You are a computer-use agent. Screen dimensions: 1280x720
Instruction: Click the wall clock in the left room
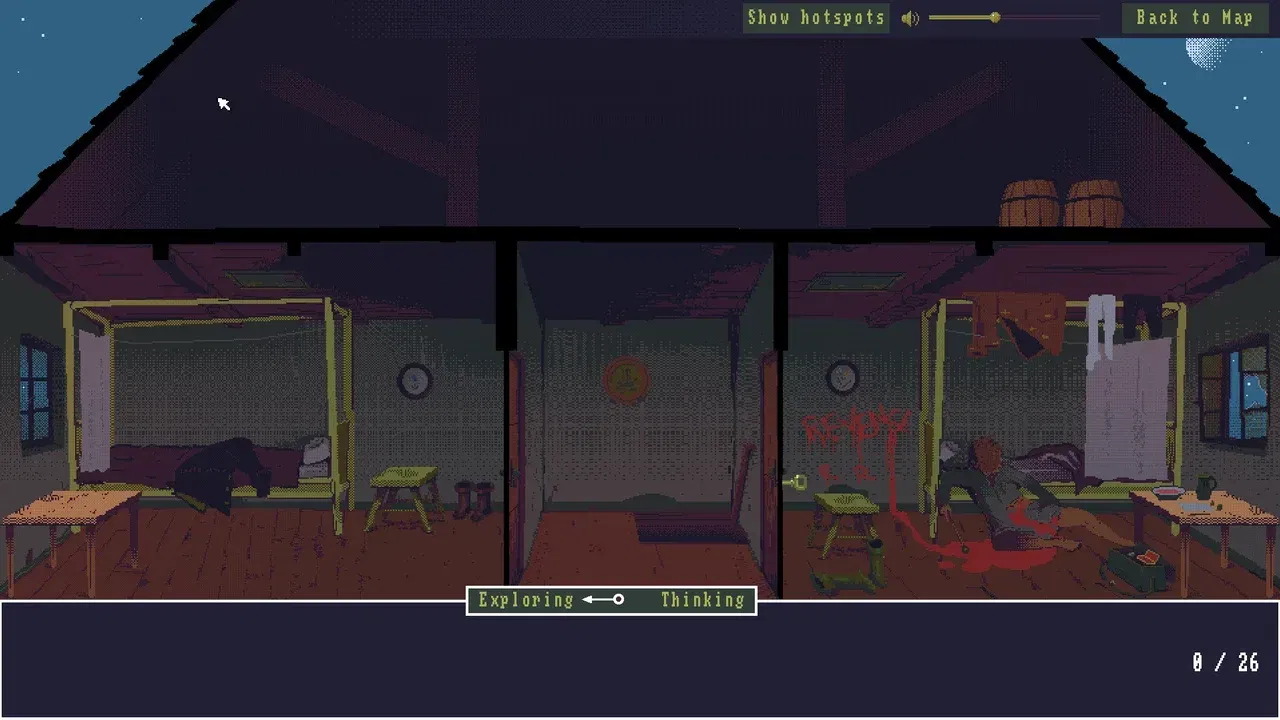click(413, 380)
